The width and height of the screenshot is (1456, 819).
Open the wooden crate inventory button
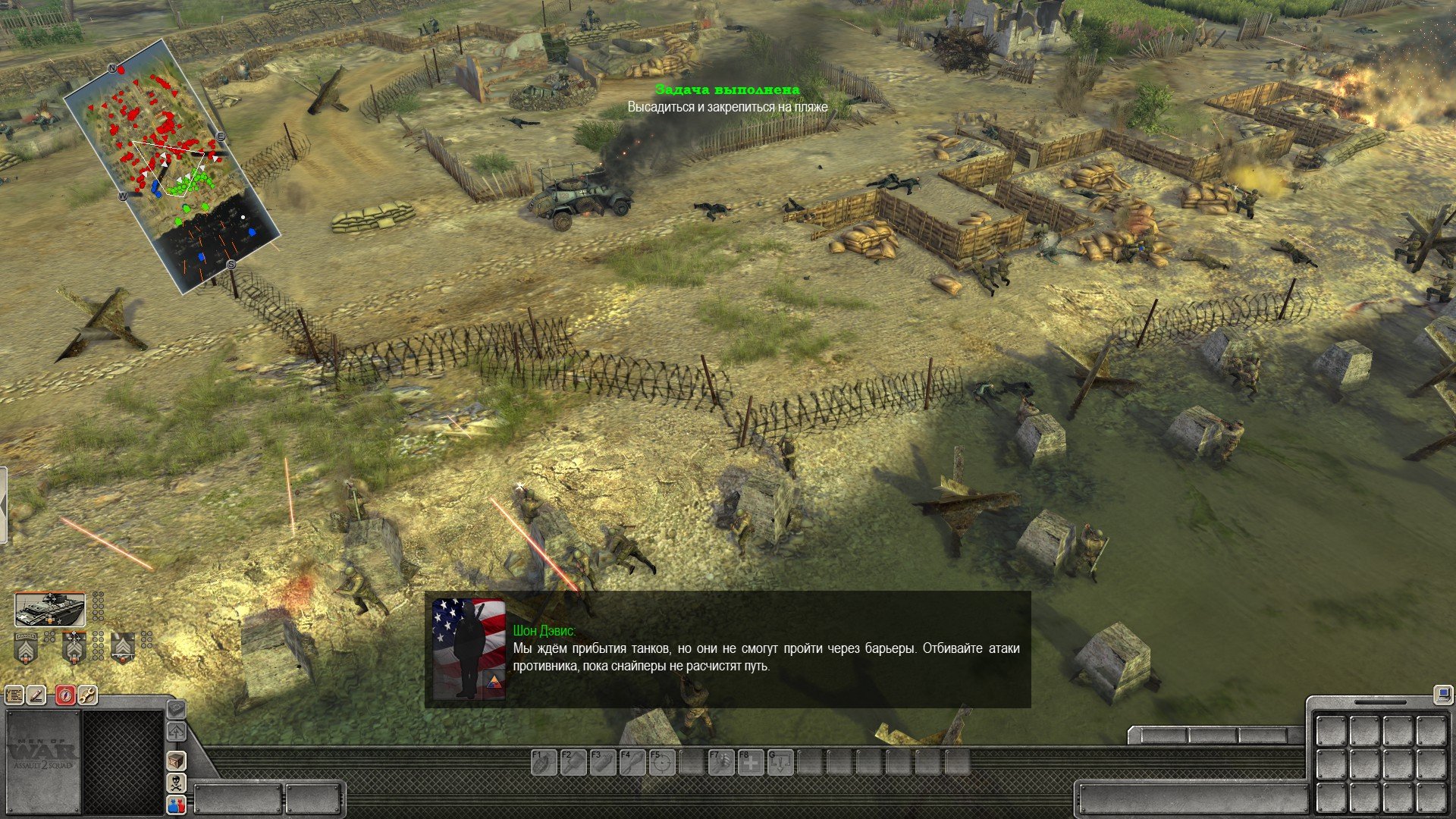(x=176, y=761)
